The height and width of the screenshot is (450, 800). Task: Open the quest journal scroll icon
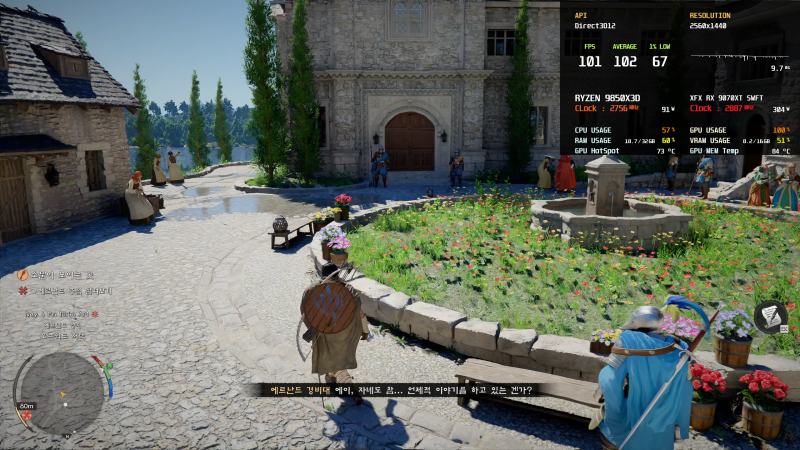click(x=769, y=317)
